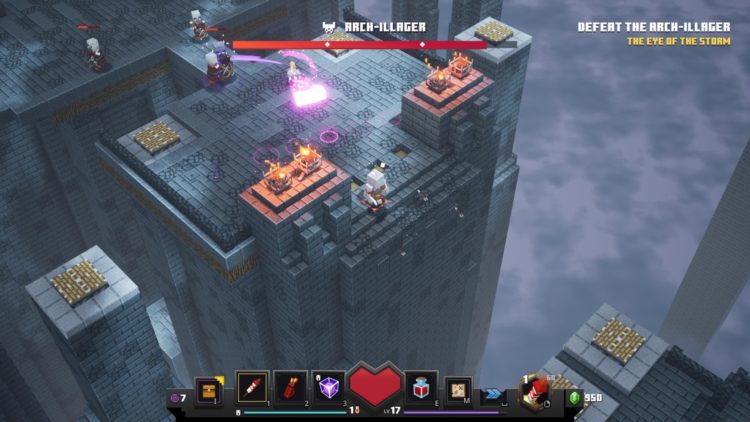750x422 pixels.
Task: Activate the red quiver artifact in slot two
Action: click(x=291, y=387)
